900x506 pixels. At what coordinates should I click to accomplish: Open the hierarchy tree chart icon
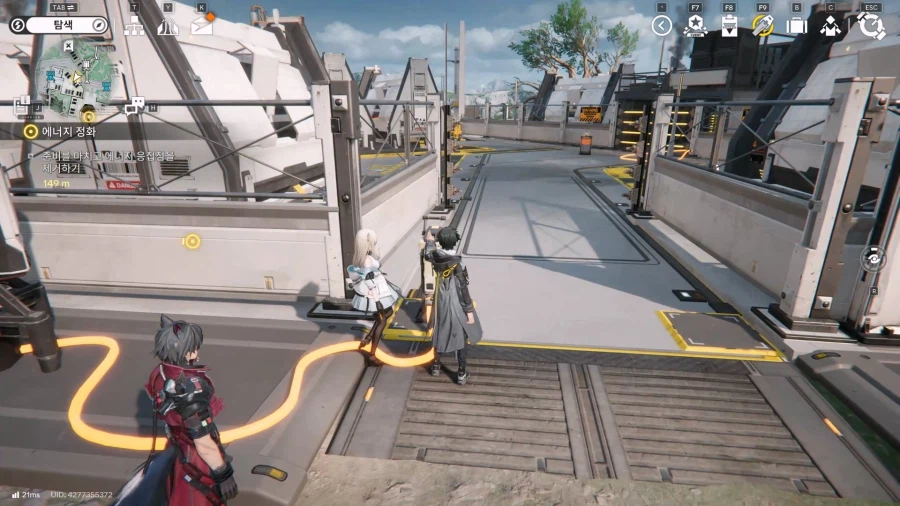[134, 26]
